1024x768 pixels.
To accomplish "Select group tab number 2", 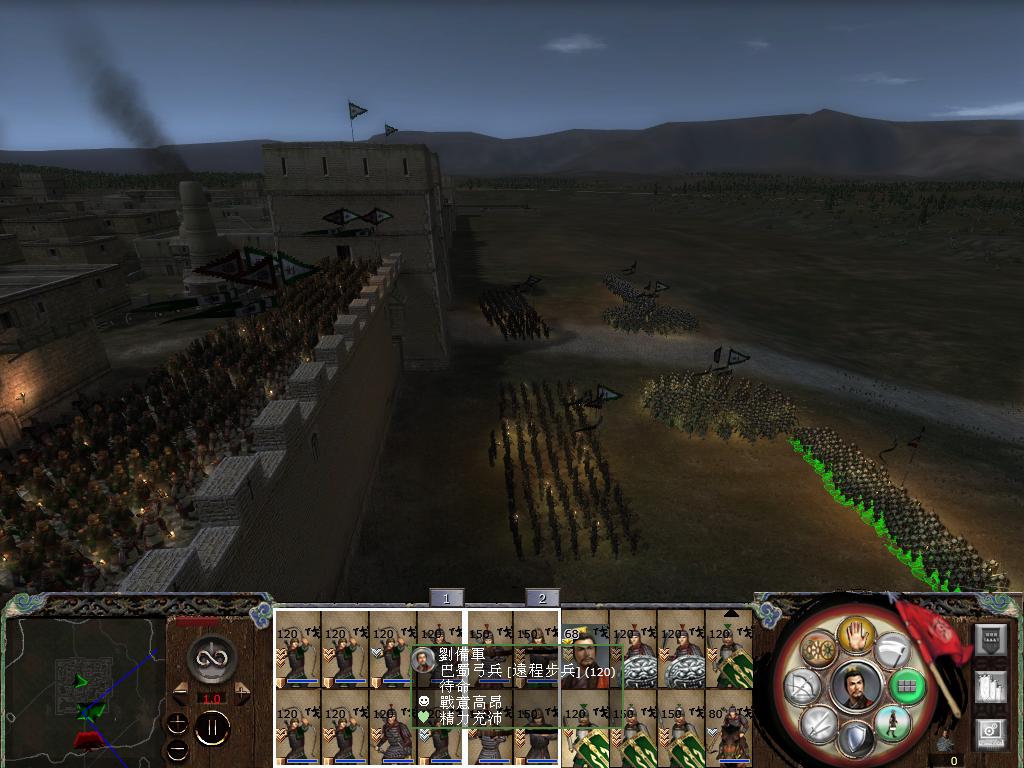I will tap(542, 598).
